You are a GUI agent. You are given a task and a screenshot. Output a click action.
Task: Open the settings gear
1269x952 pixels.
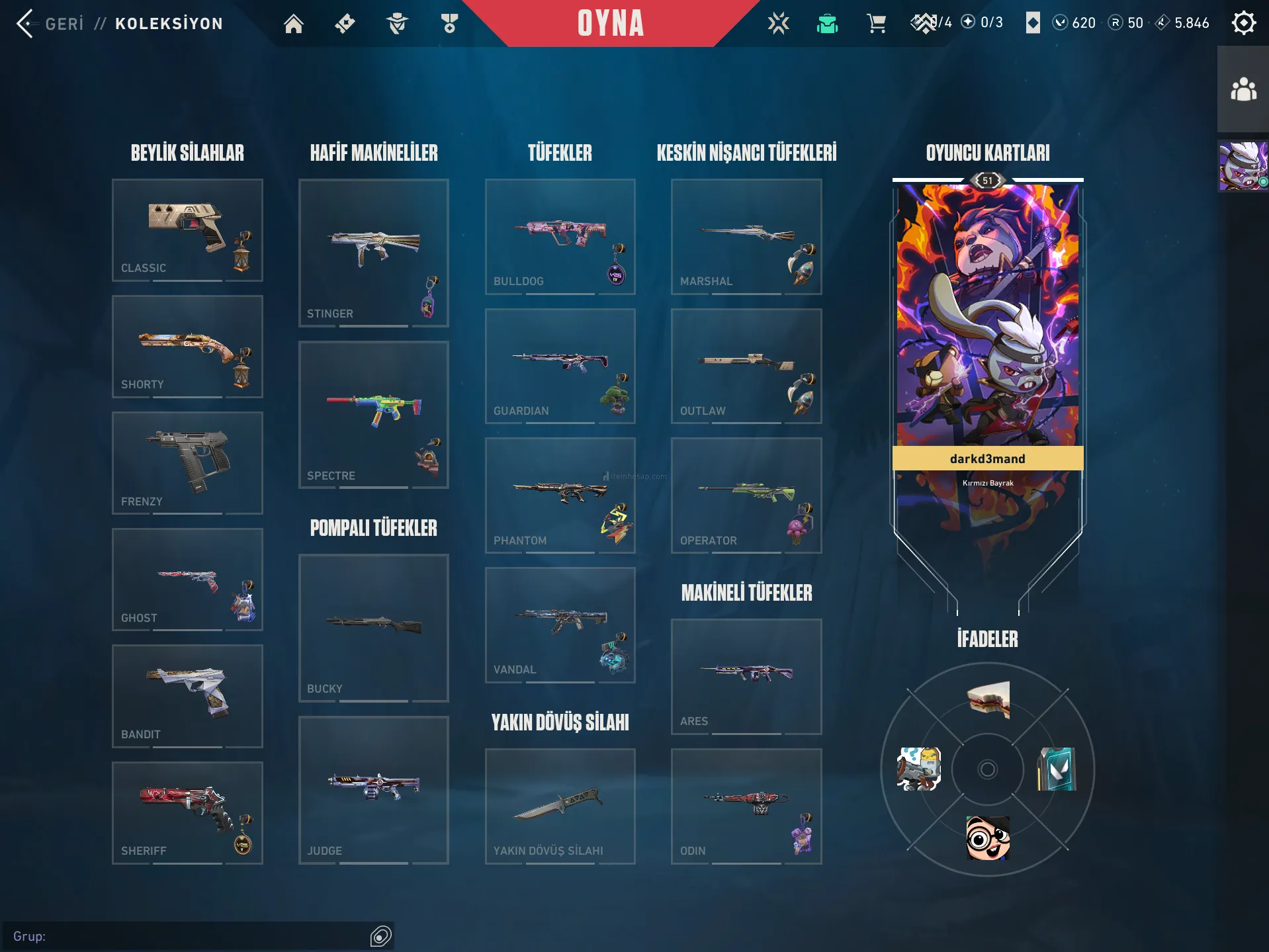tap(1243, 23)
